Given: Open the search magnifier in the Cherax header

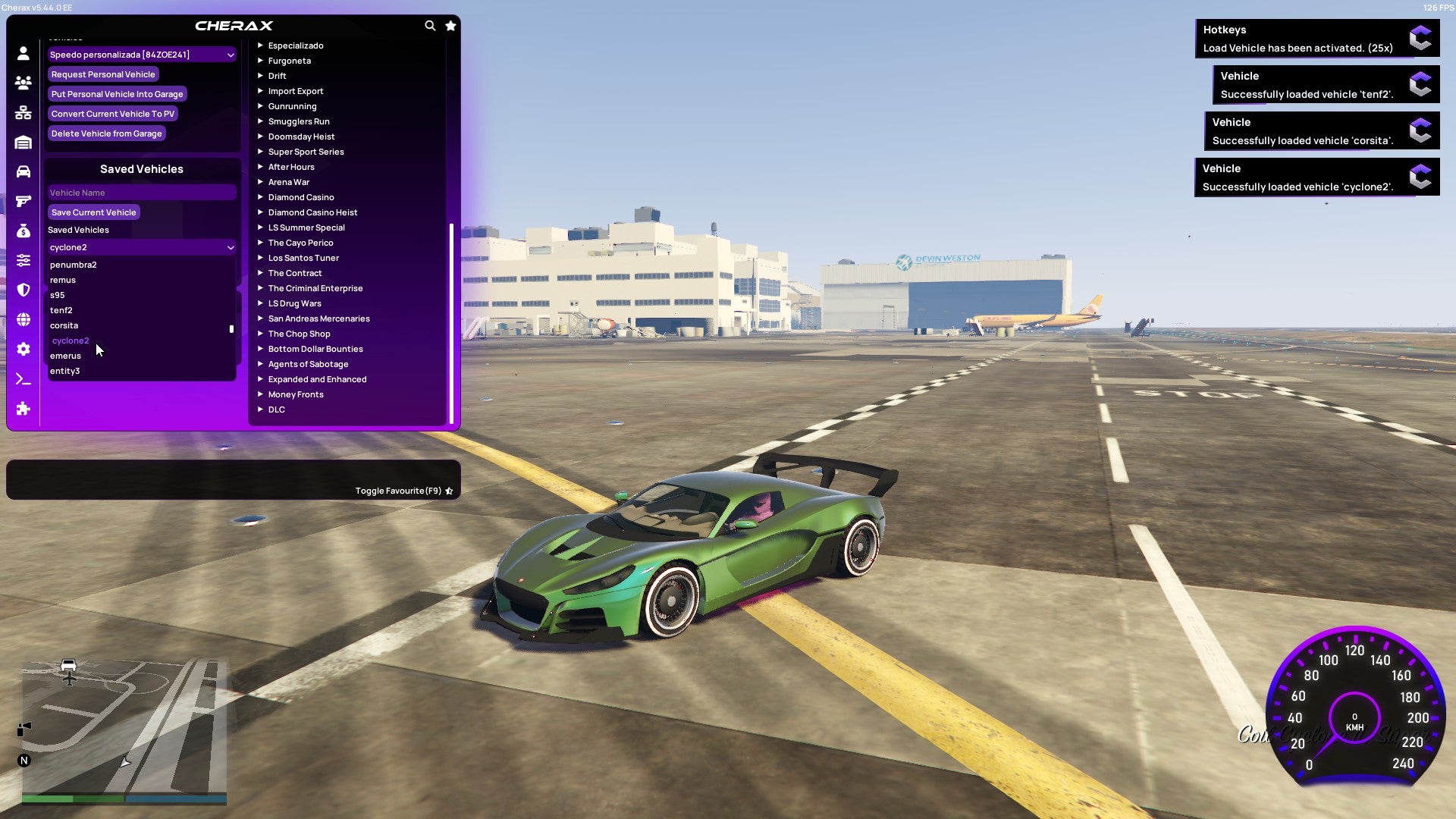Looking at the screenshot, I should pos(430,25).
